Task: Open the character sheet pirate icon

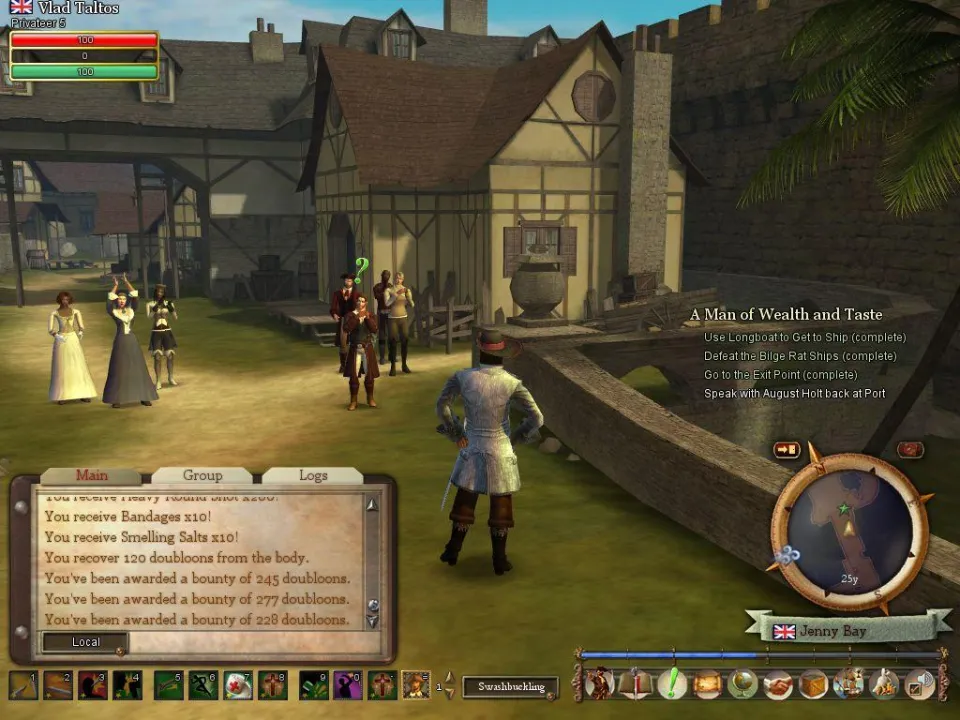Action: (x=600, y=684)
